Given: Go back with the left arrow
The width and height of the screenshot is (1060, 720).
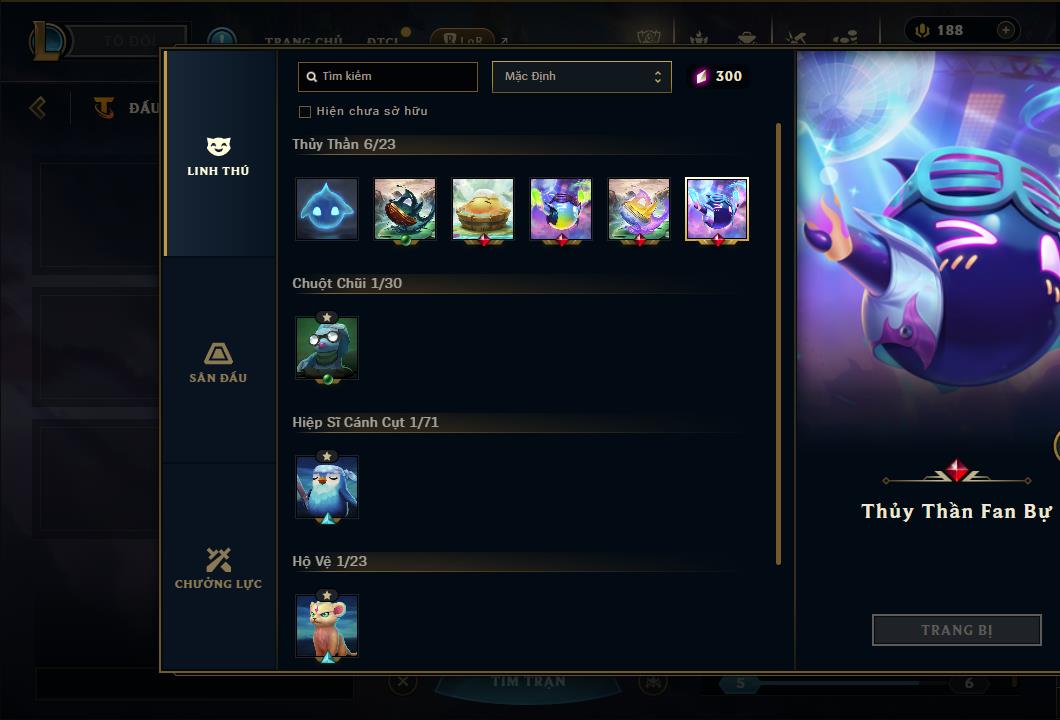Looking at the screenshot, I should [38, 107].
